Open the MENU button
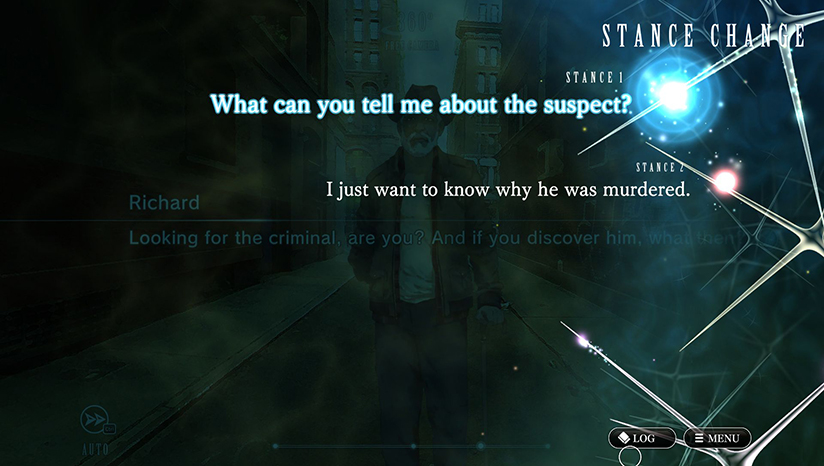 tap(716, 438)
